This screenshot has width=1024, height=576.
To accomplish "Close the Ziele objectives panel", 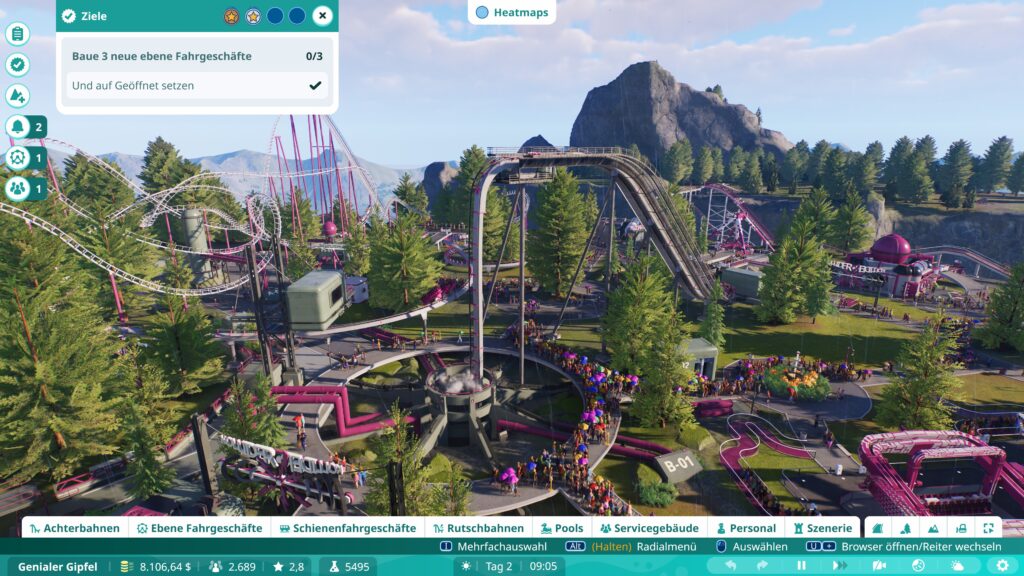I will [x=321, y=16].
